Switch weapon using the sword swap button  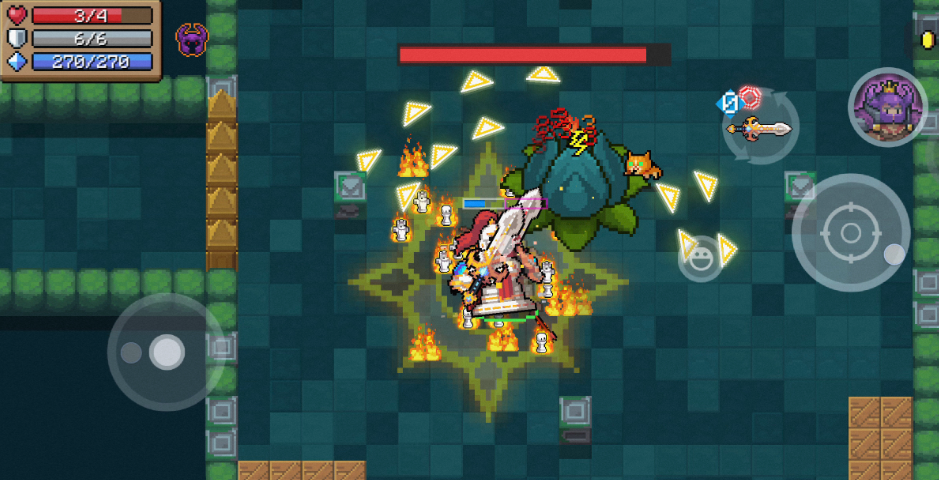759,127
